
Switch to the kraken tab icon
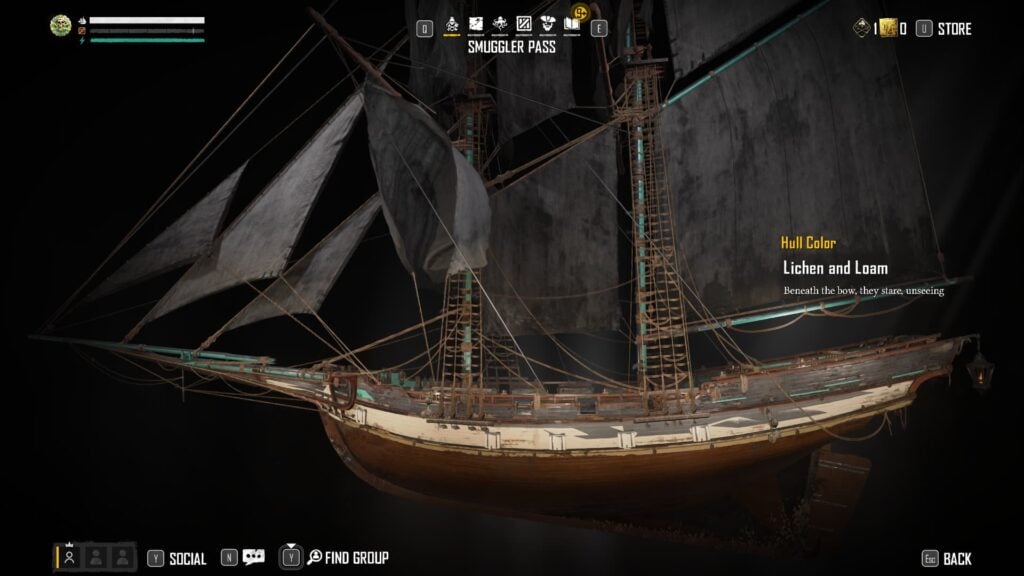[x=500, y=24]
